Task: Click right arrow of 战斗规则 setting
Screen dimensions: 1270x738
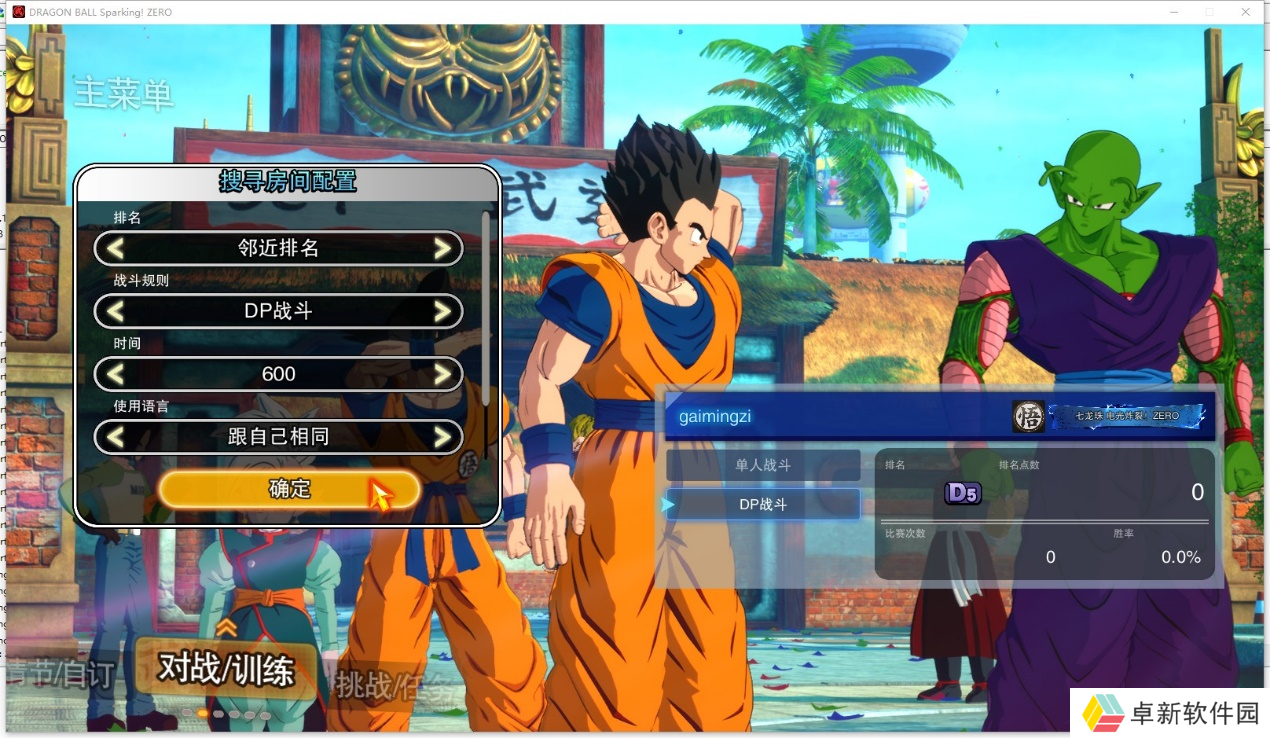Action: pyautogui.click(x=442, y=311)
